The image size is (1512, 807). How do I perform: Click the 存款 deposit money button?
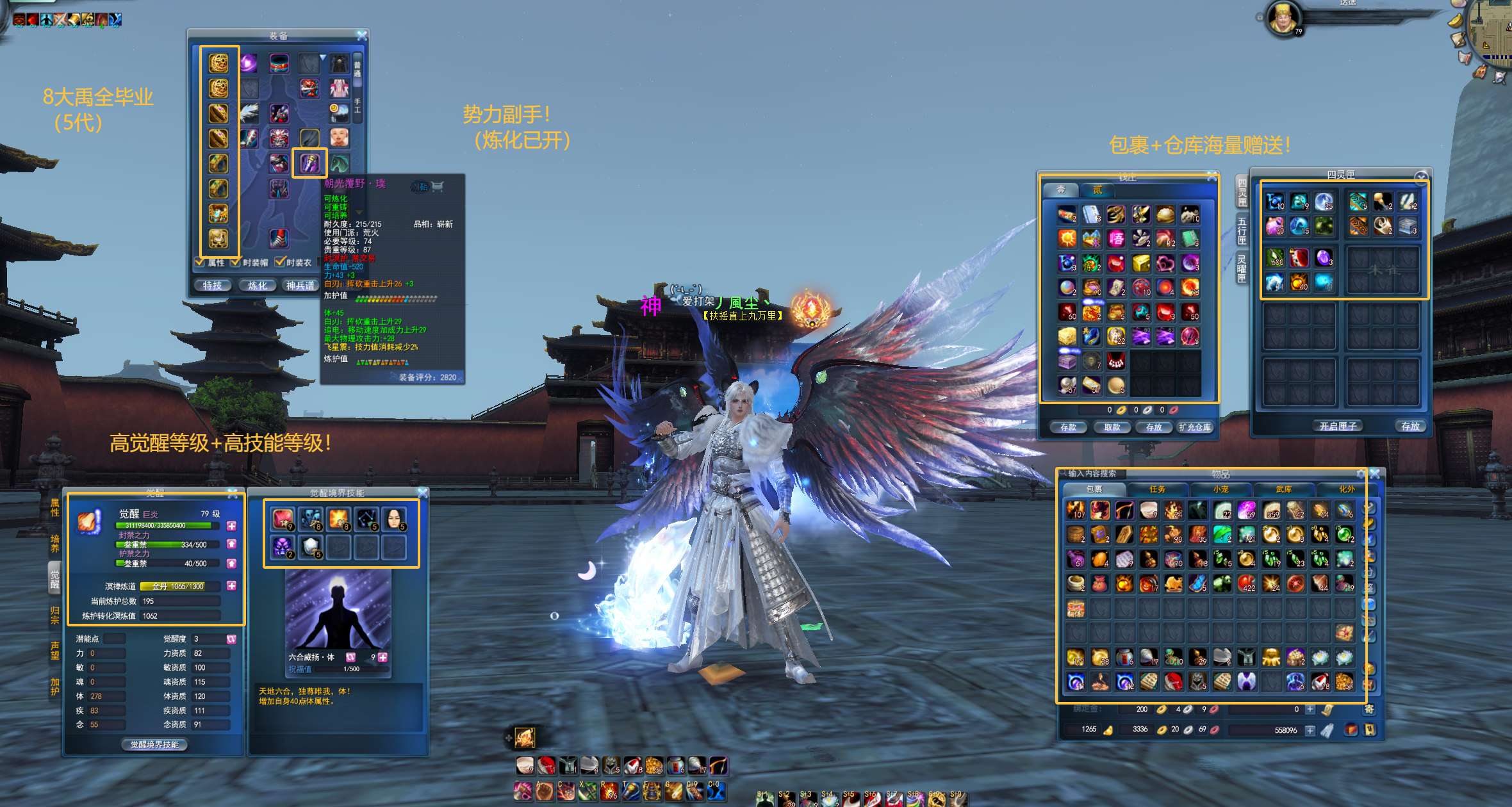click(x=1068, y=427)
